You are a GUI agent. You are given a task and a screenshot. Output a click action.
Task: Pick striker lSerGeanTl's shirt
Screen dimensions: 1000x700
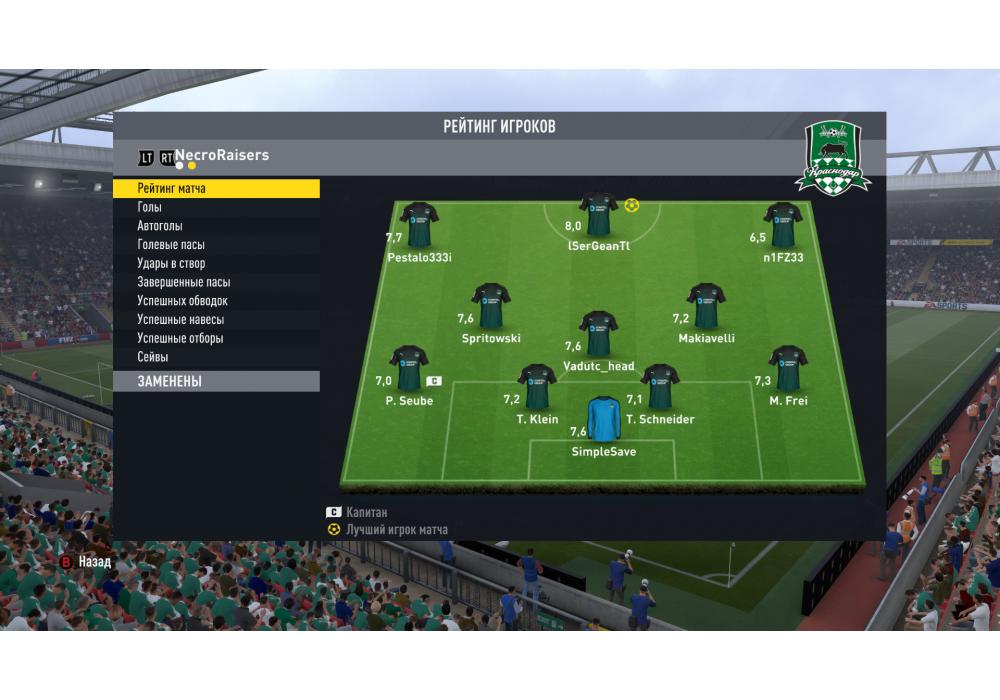(598, 214)
